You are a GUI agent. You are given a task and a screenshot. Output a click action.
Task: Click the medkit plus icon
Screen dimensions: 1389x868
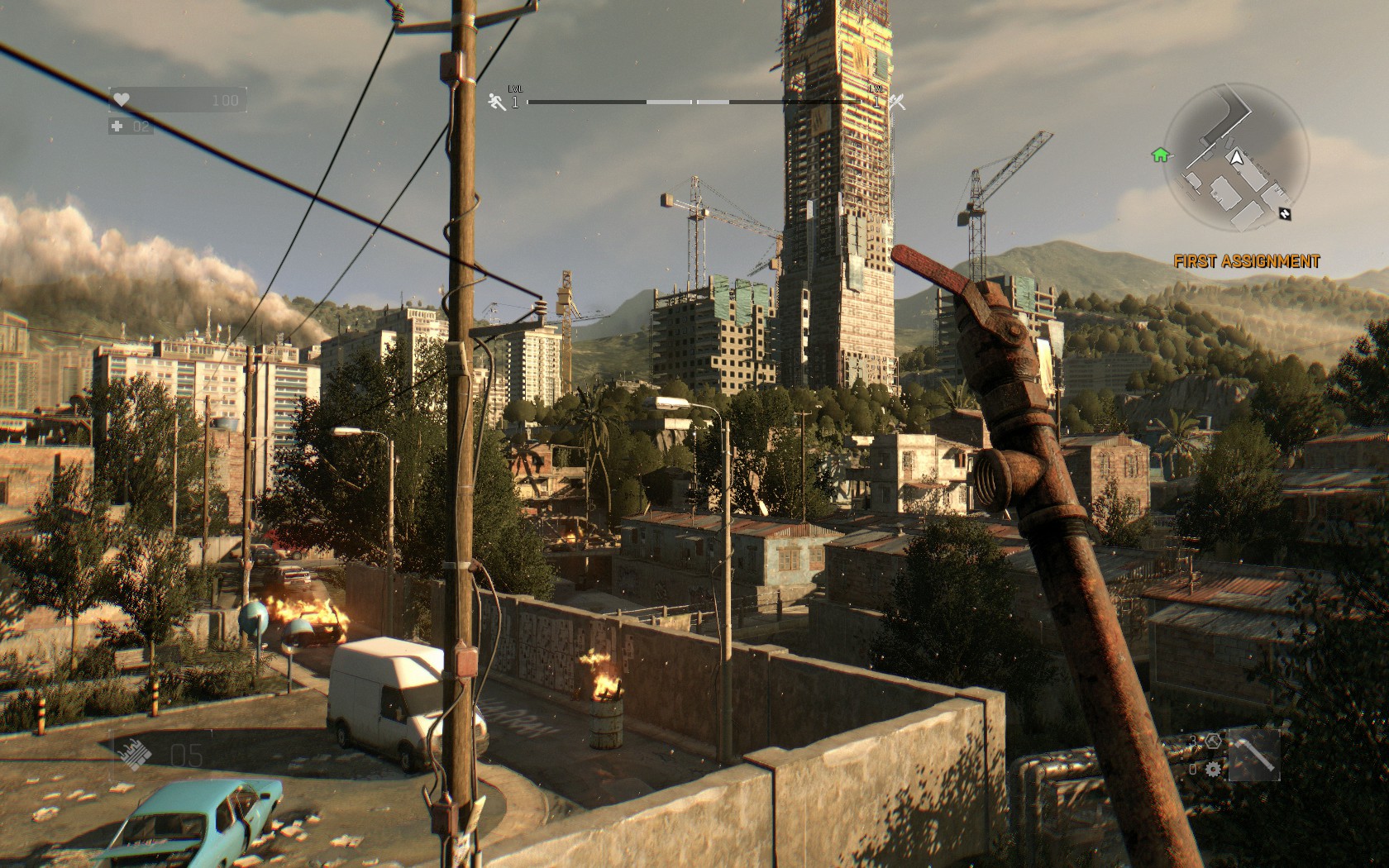click(117, 126)
